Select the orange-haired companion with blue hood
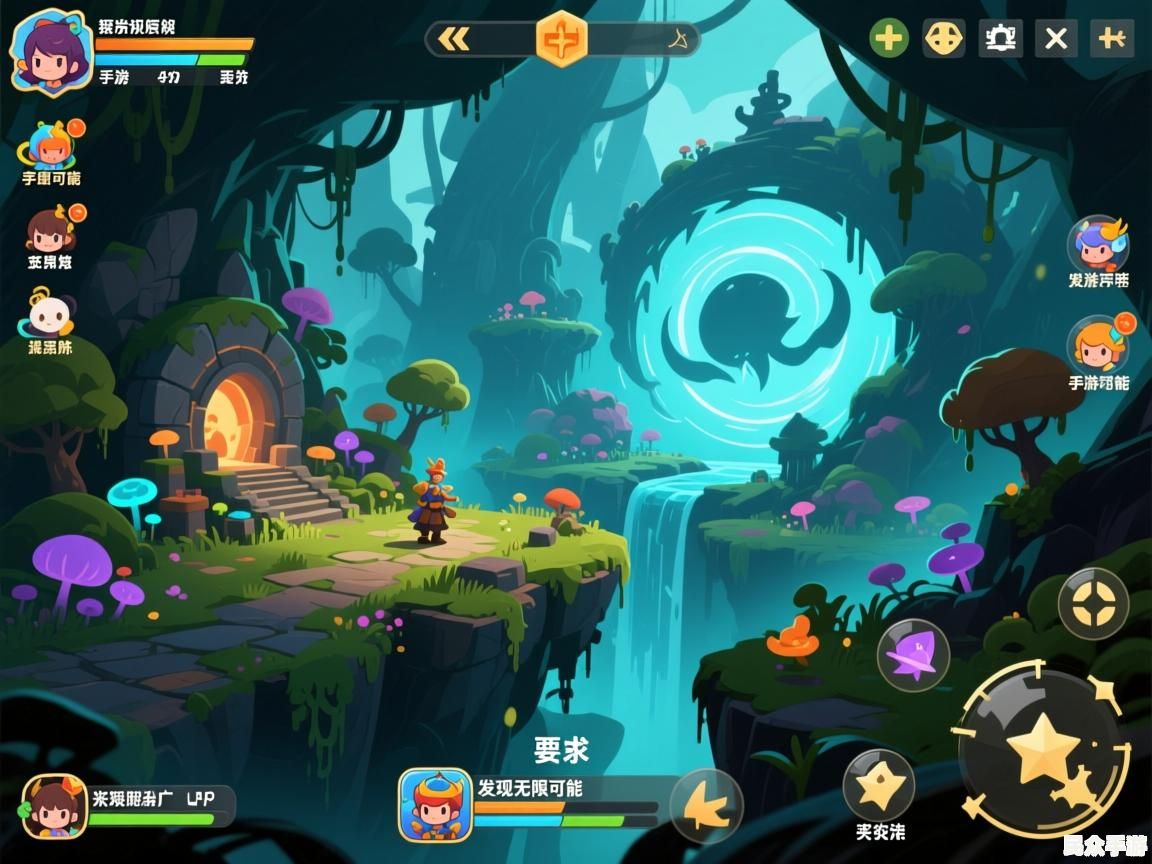The width and height of the screenshot is (1152, 864). pyautogui.click(x=50, y=146)
